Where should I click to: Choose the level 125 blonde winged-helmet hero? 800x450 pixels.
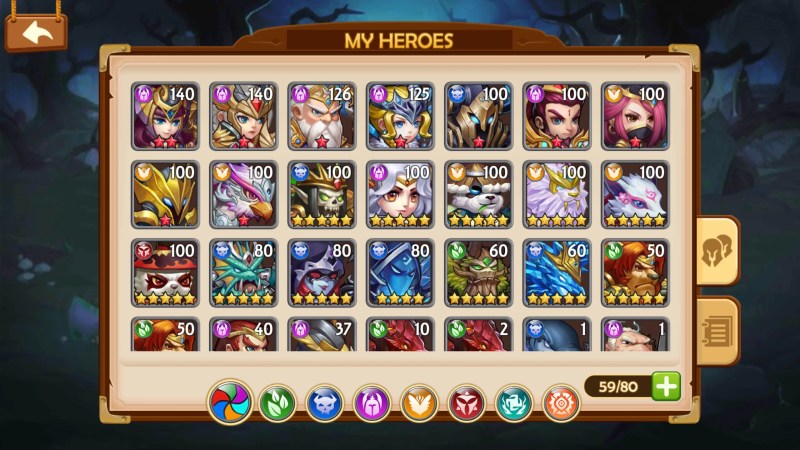[400, 116]
